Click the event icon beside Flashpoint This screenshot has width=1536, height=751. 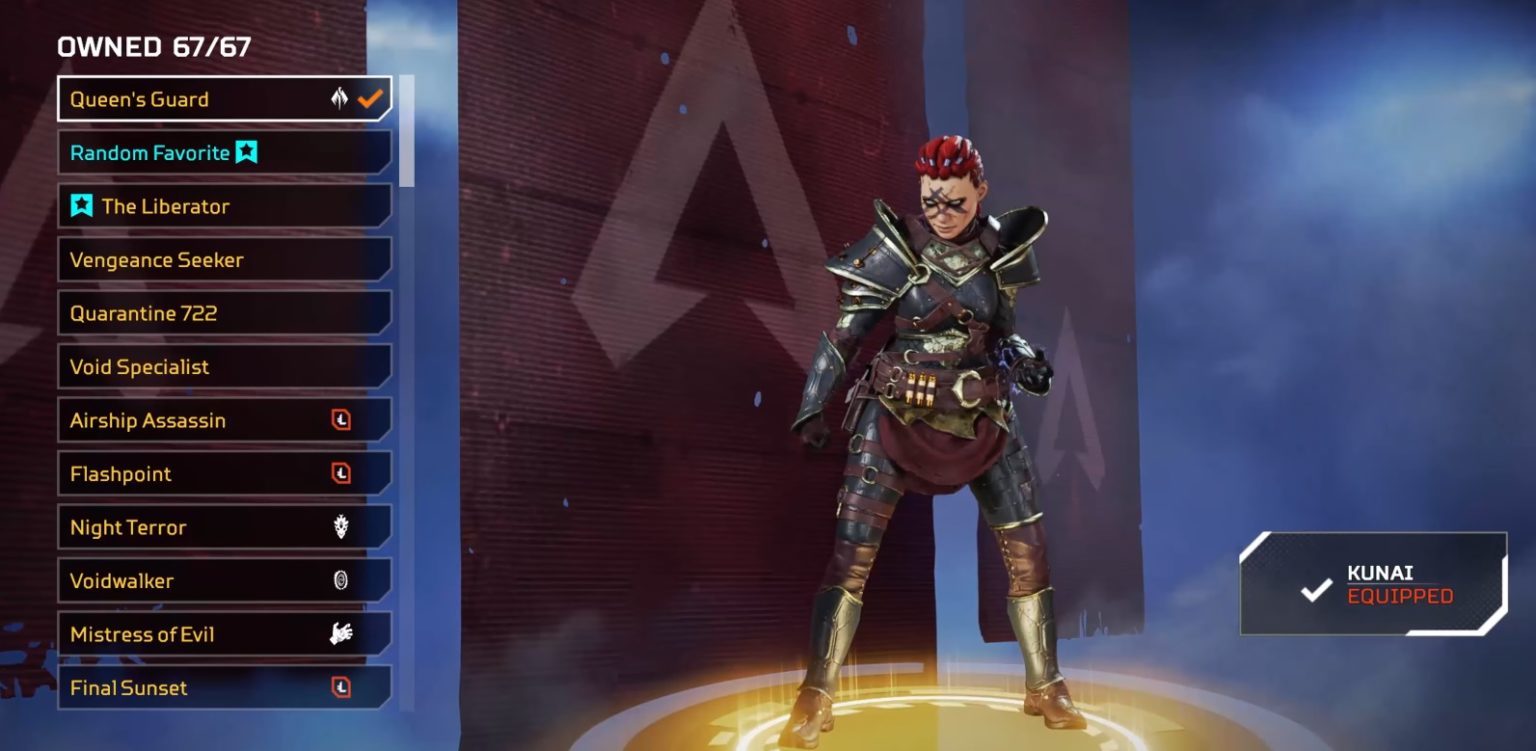pyautogui.click(x=340, y=474)
